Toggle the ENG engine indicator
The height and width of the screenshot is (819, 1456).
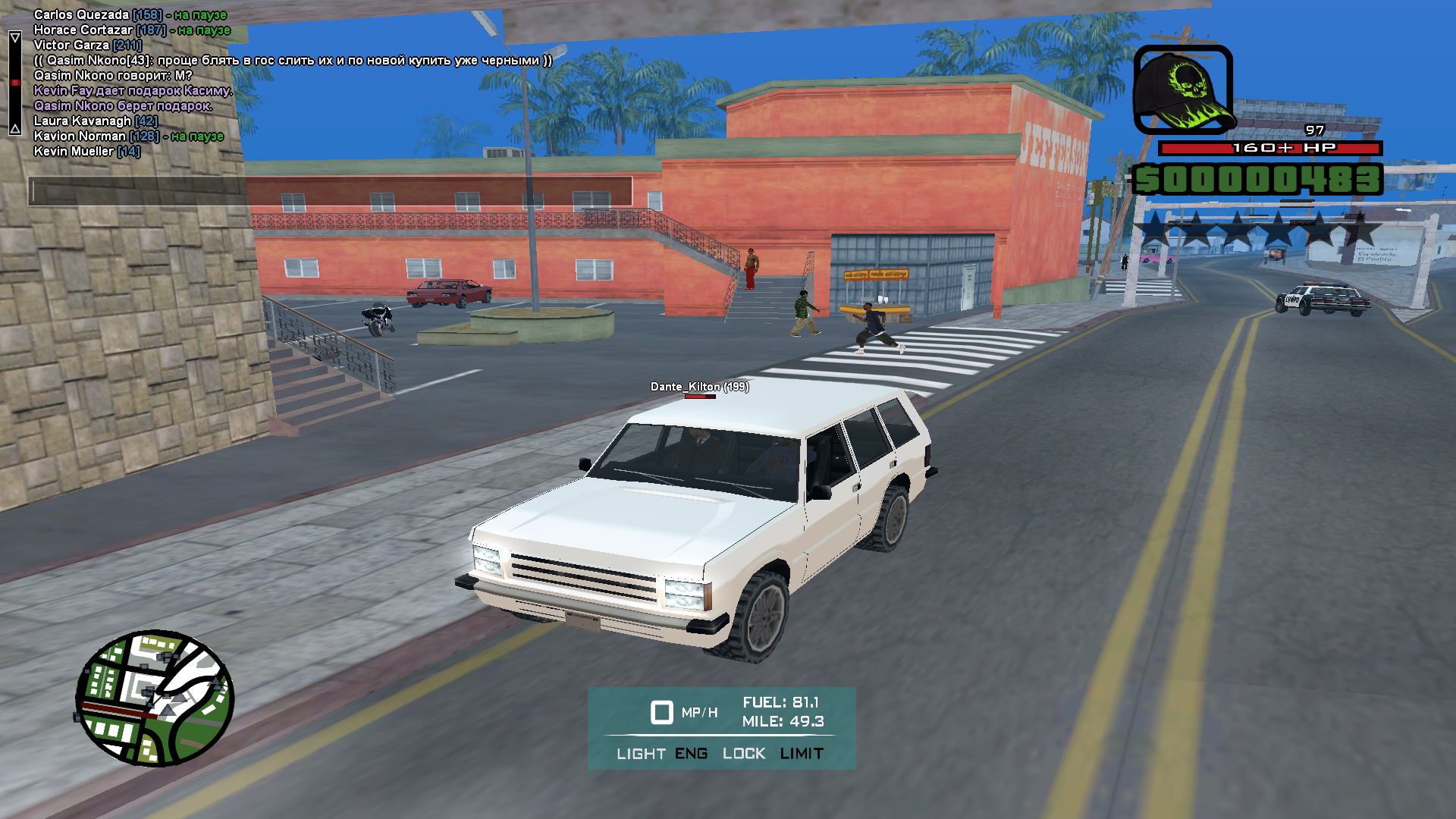[691, 754]
